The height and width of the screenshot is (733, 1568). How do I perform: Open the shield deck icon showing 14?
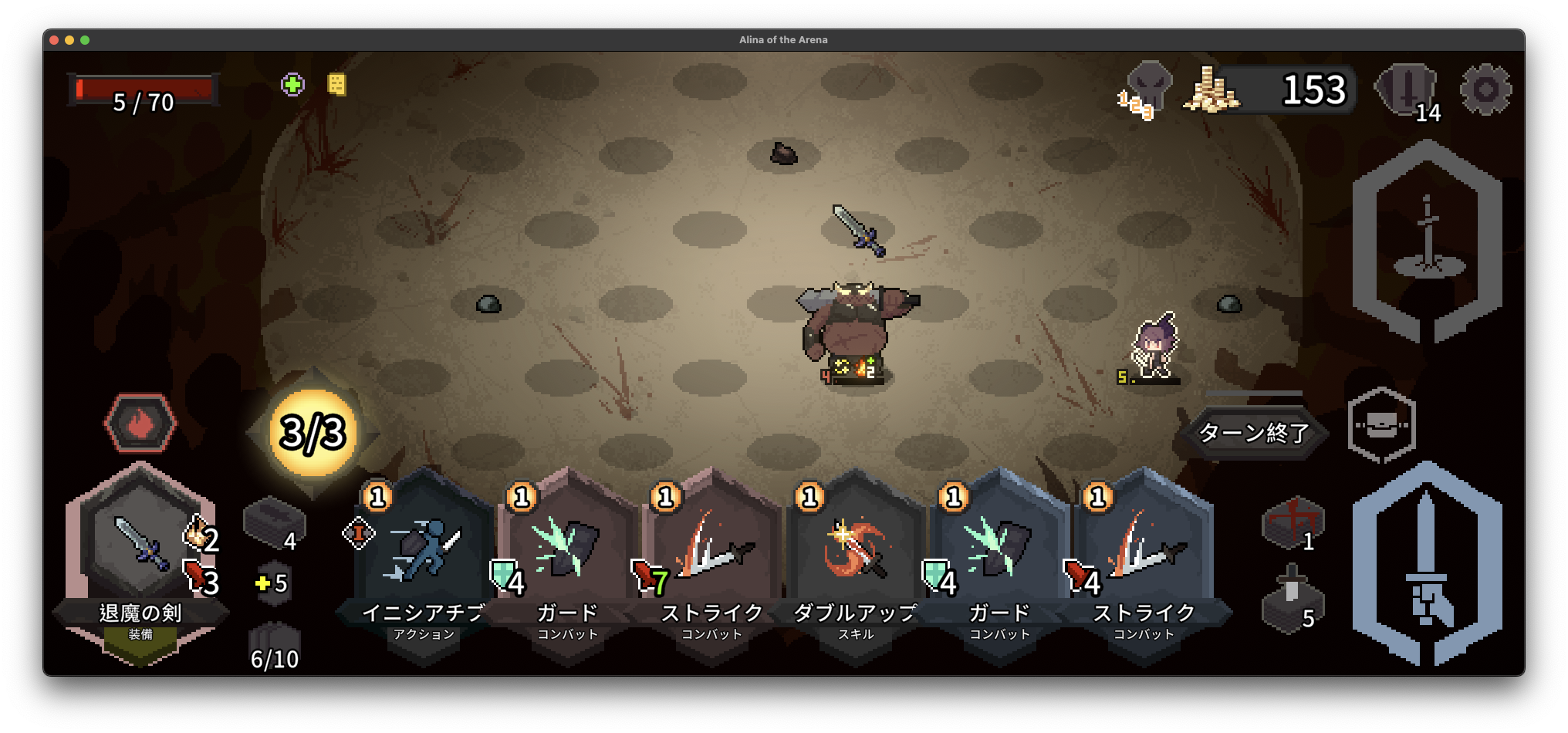1407,90
